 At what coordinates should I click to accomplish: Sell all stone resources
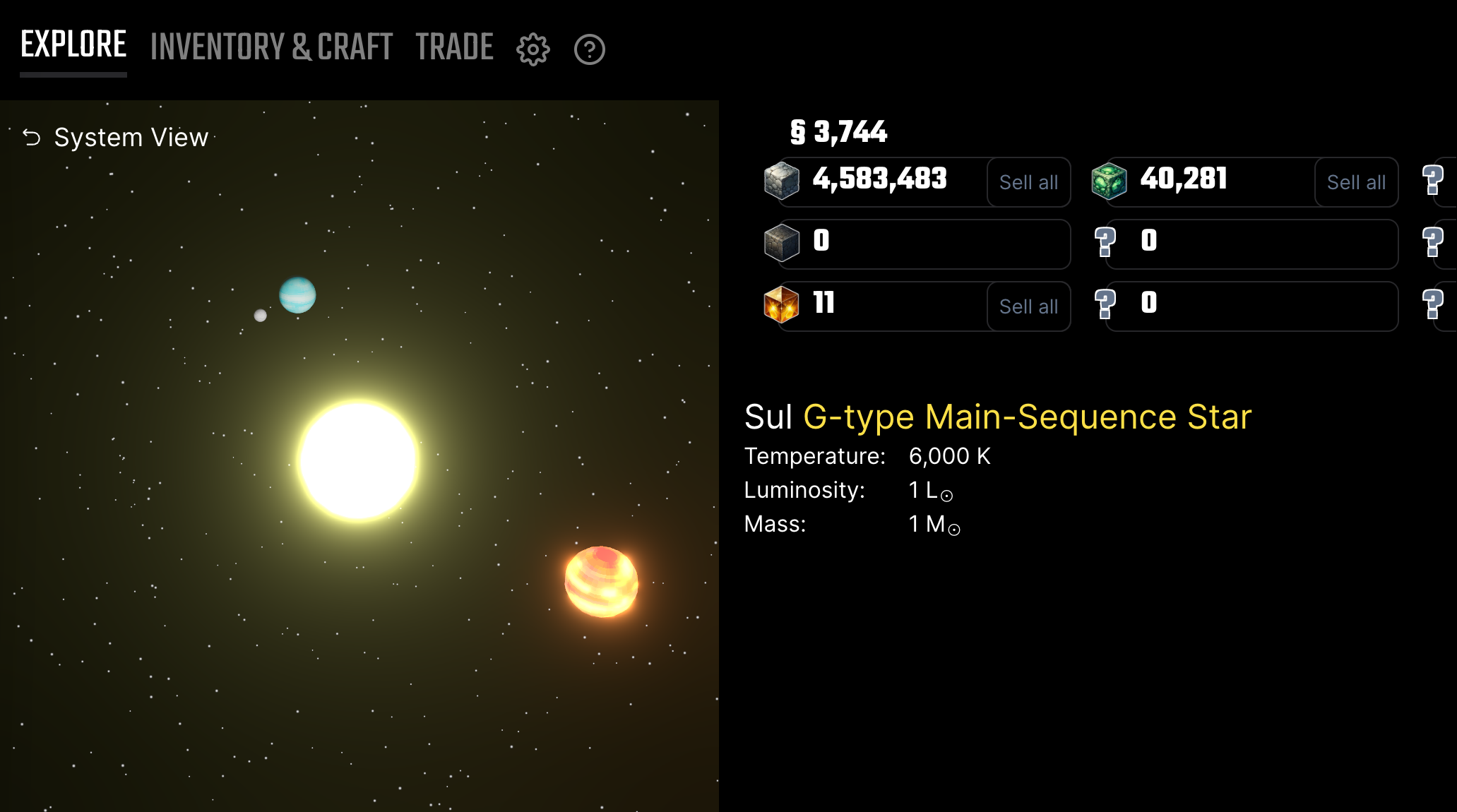[1028, 182]
